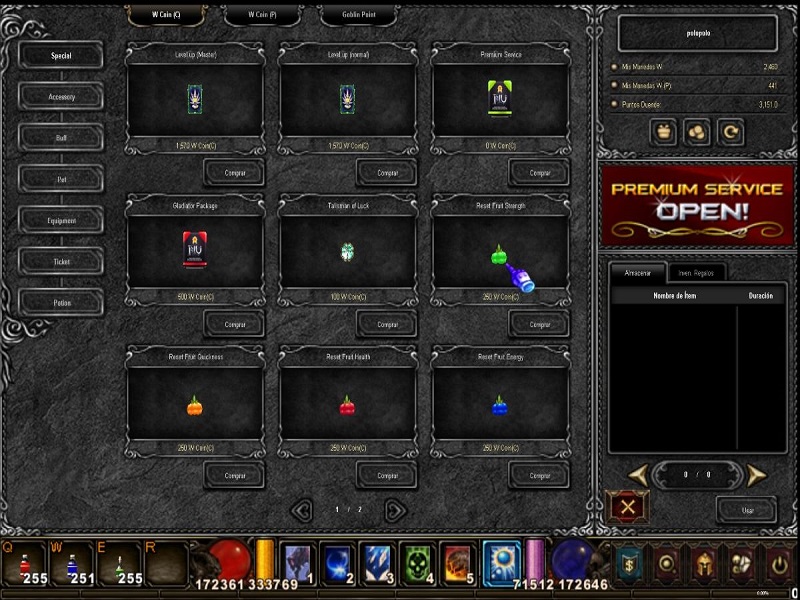Switch to the Equipment category
The height and width of the screenshot is (600, 800).
61,220
